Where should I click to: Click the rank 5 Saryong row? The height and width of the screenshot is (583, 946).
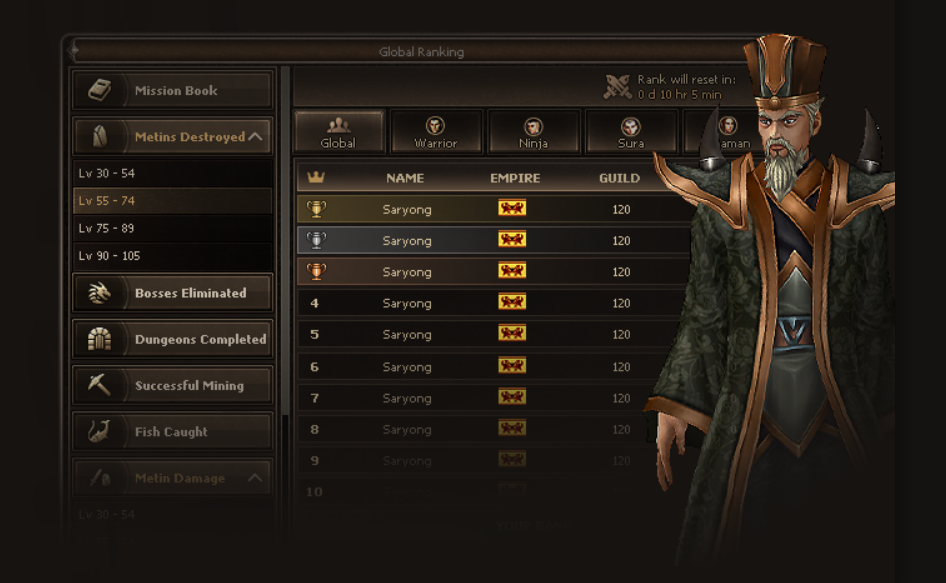[x=480, y=334]
